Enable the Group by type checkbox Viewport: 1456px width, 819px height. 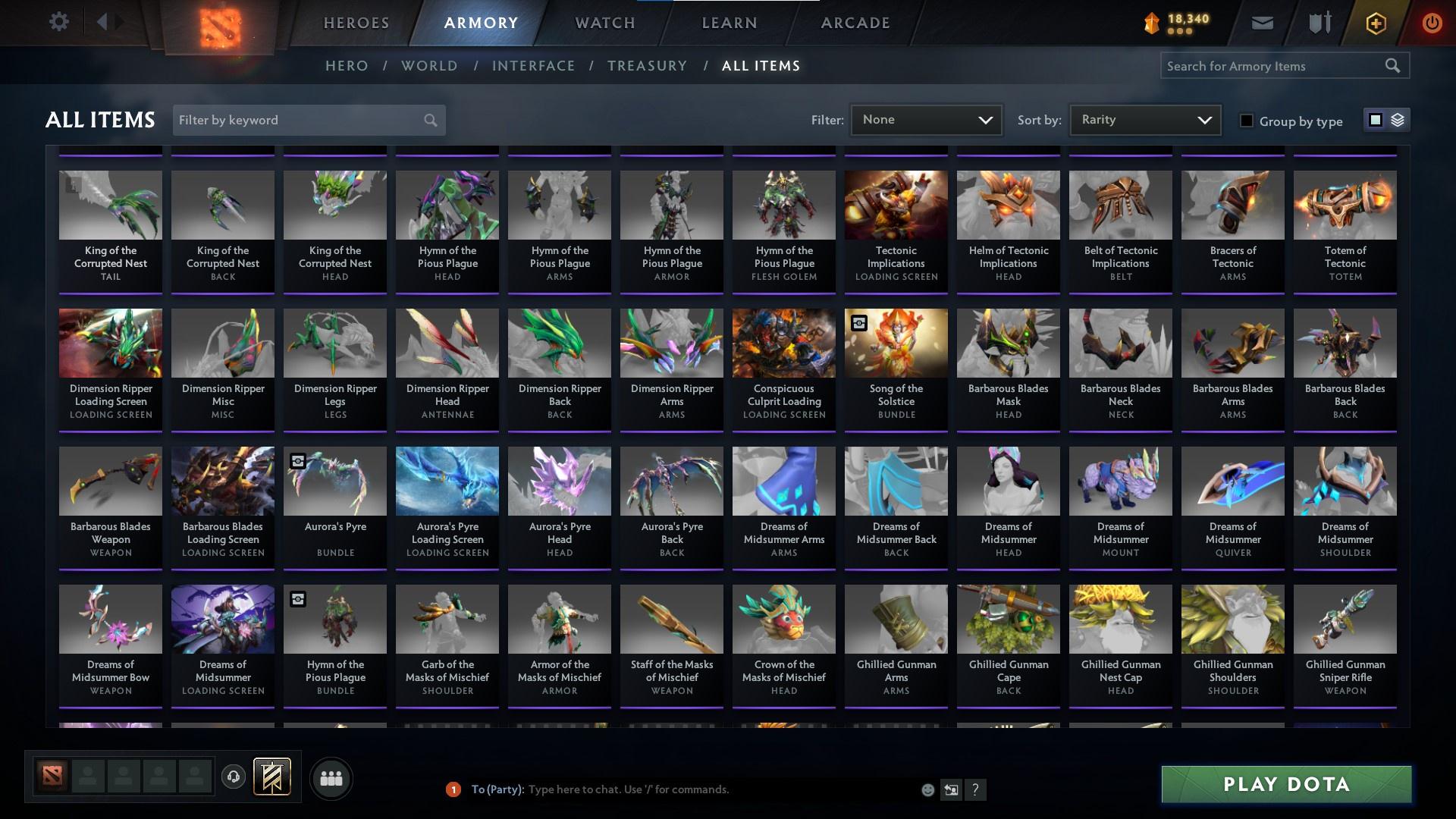click(1246, 121)
